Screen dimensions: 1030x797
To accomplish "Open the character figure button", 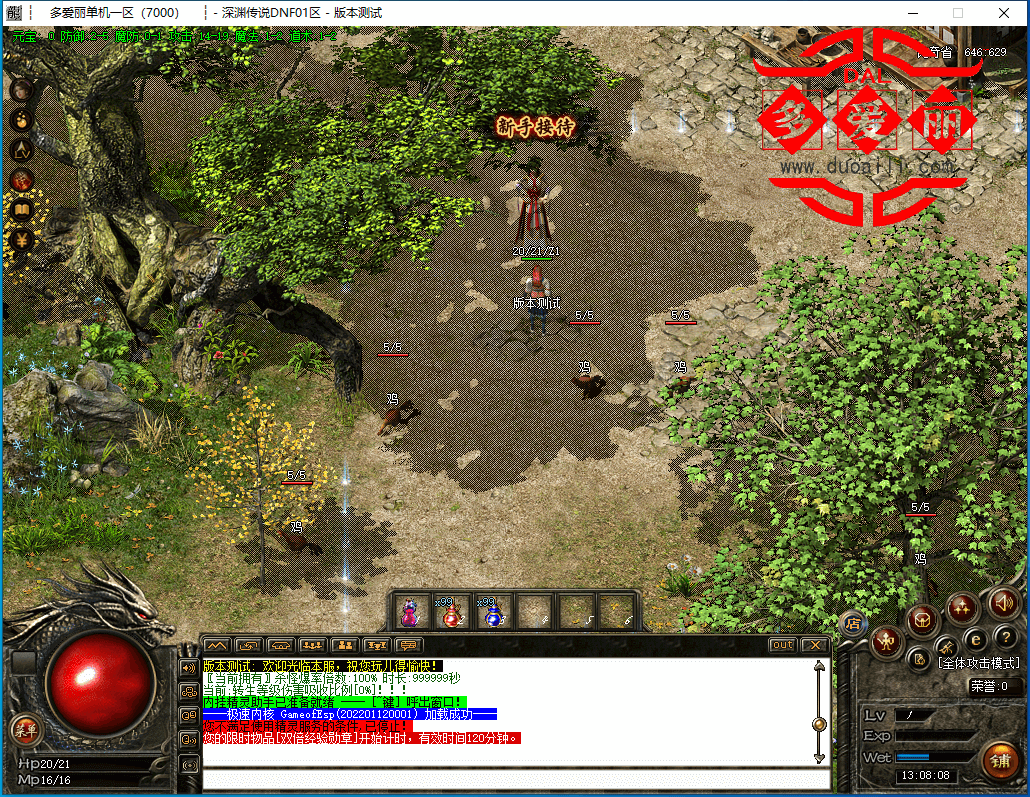I will [885, 641].
